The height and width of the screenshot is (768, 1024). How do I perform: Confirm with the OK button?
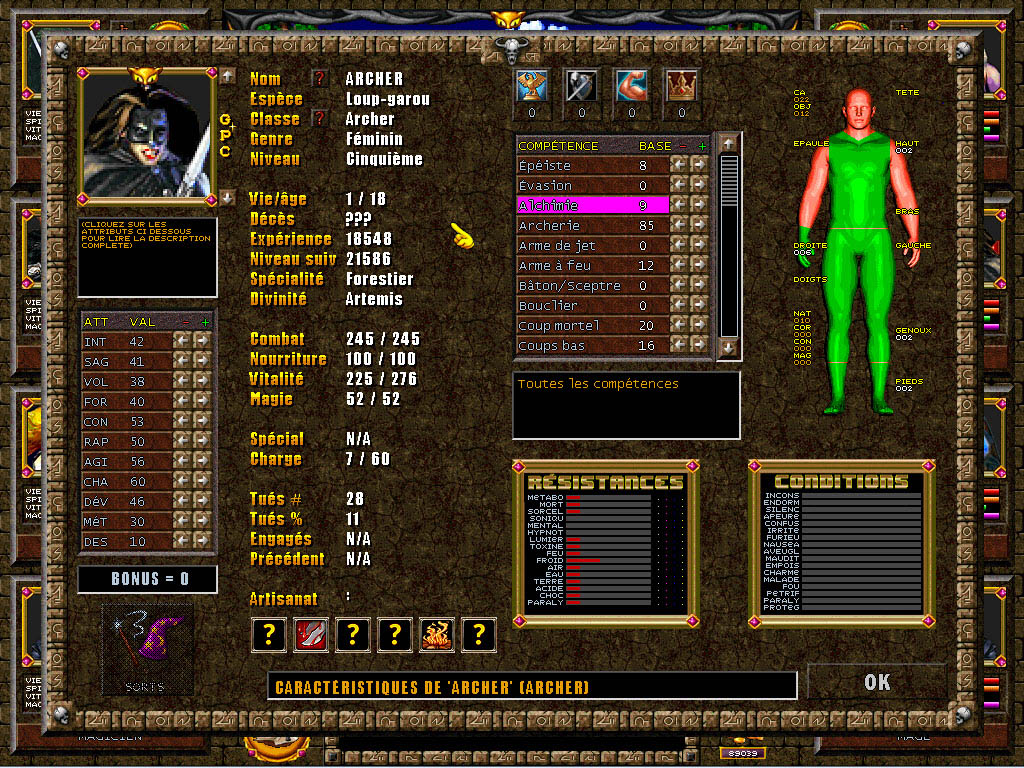(x=876, y=682)
